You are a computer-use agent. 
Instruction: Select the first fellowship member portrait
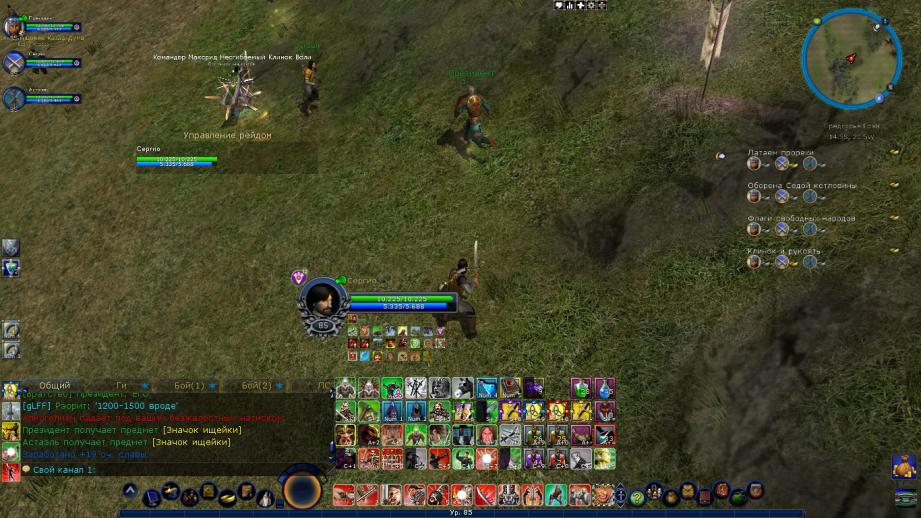click(x=14, y=27)
